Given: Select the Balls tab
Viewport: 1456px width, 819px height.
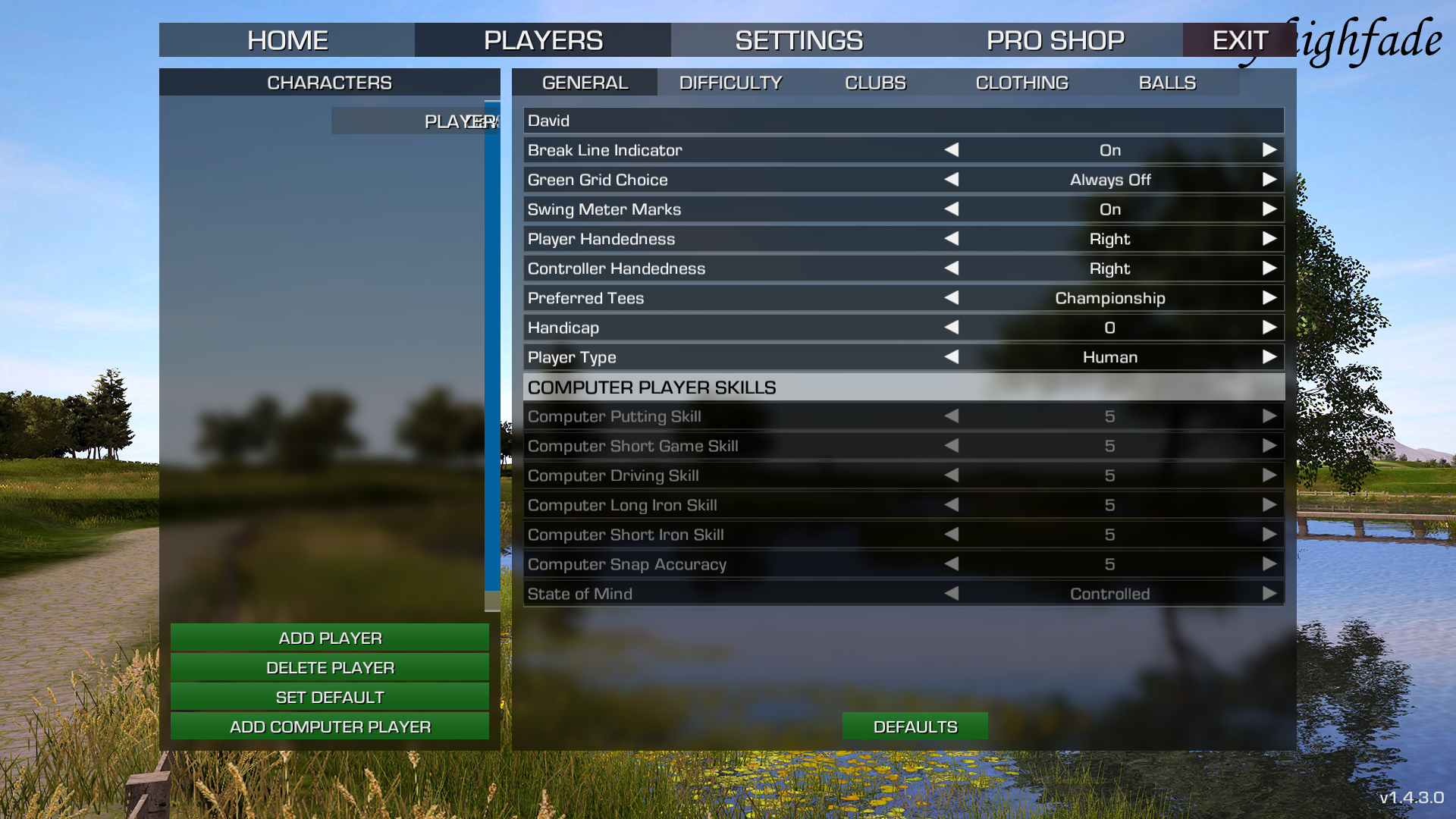Looking at the screenshot, I should 1167,83.
